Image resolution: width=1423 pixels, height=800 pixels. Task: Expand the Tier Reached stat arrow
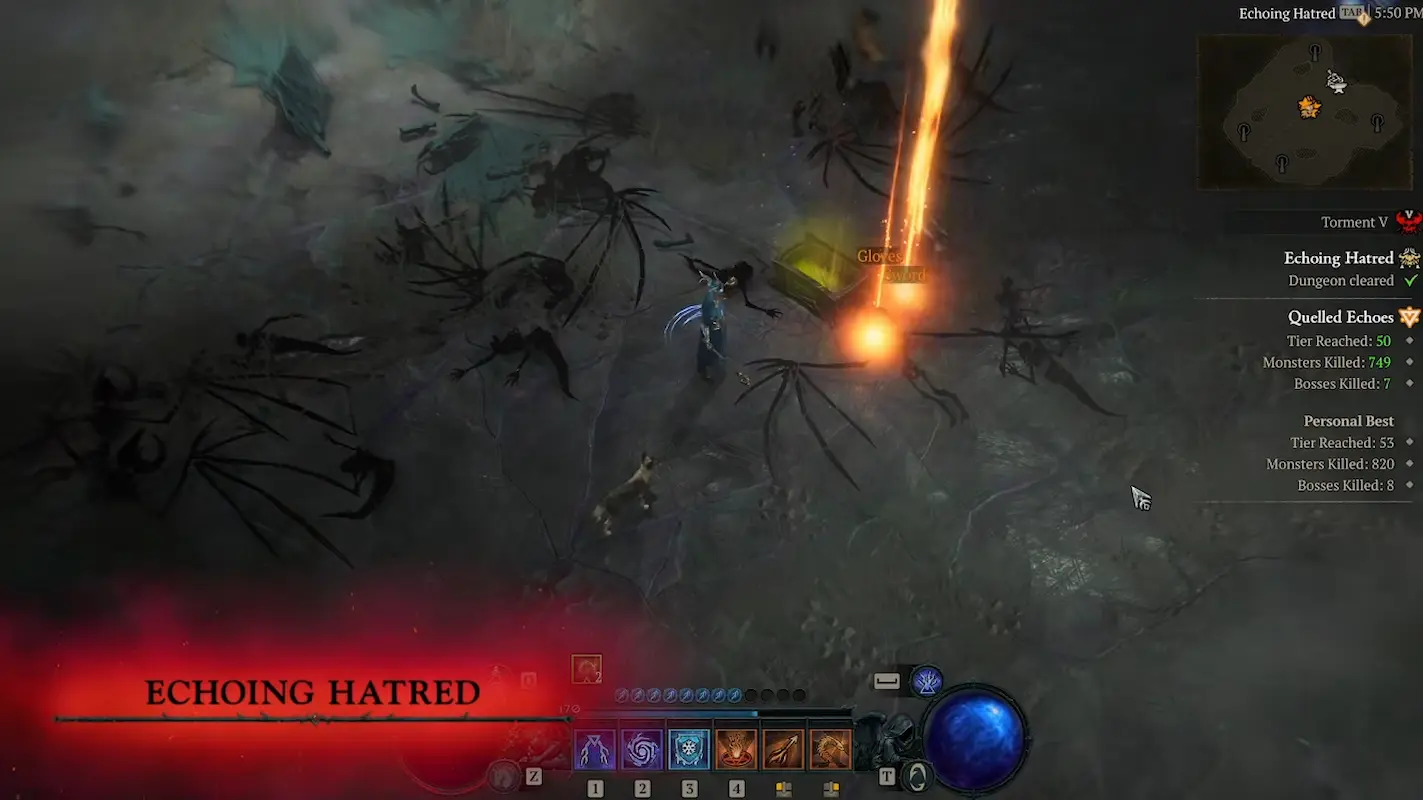1408,340
